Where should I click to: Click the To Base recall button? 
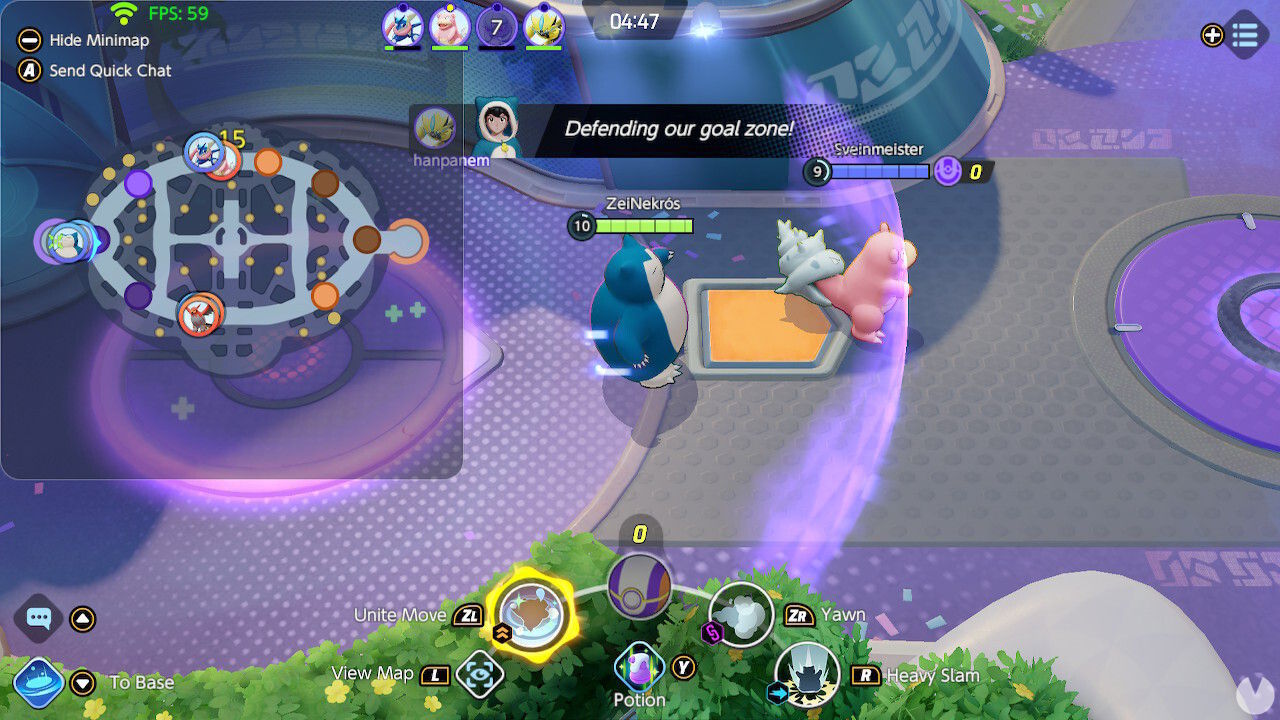38,683
